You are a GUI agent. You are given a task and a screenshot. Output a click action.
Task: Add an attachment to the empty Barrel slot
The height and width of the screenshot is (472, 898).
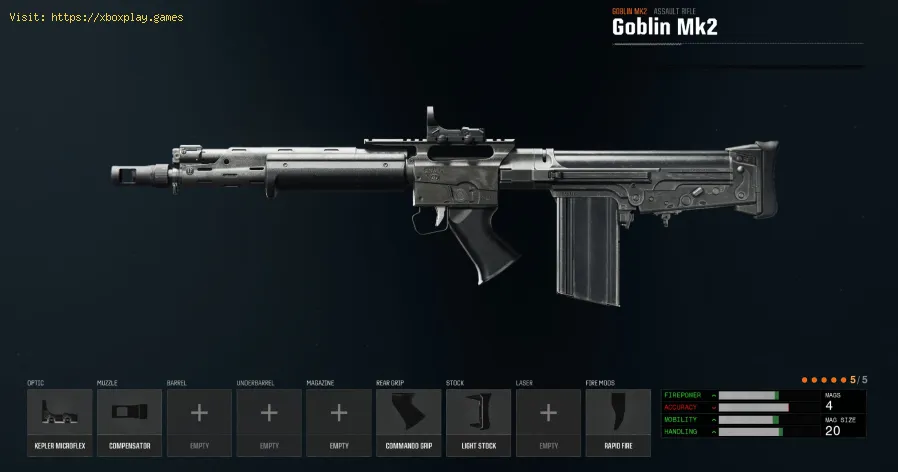[x=199, y=417]
